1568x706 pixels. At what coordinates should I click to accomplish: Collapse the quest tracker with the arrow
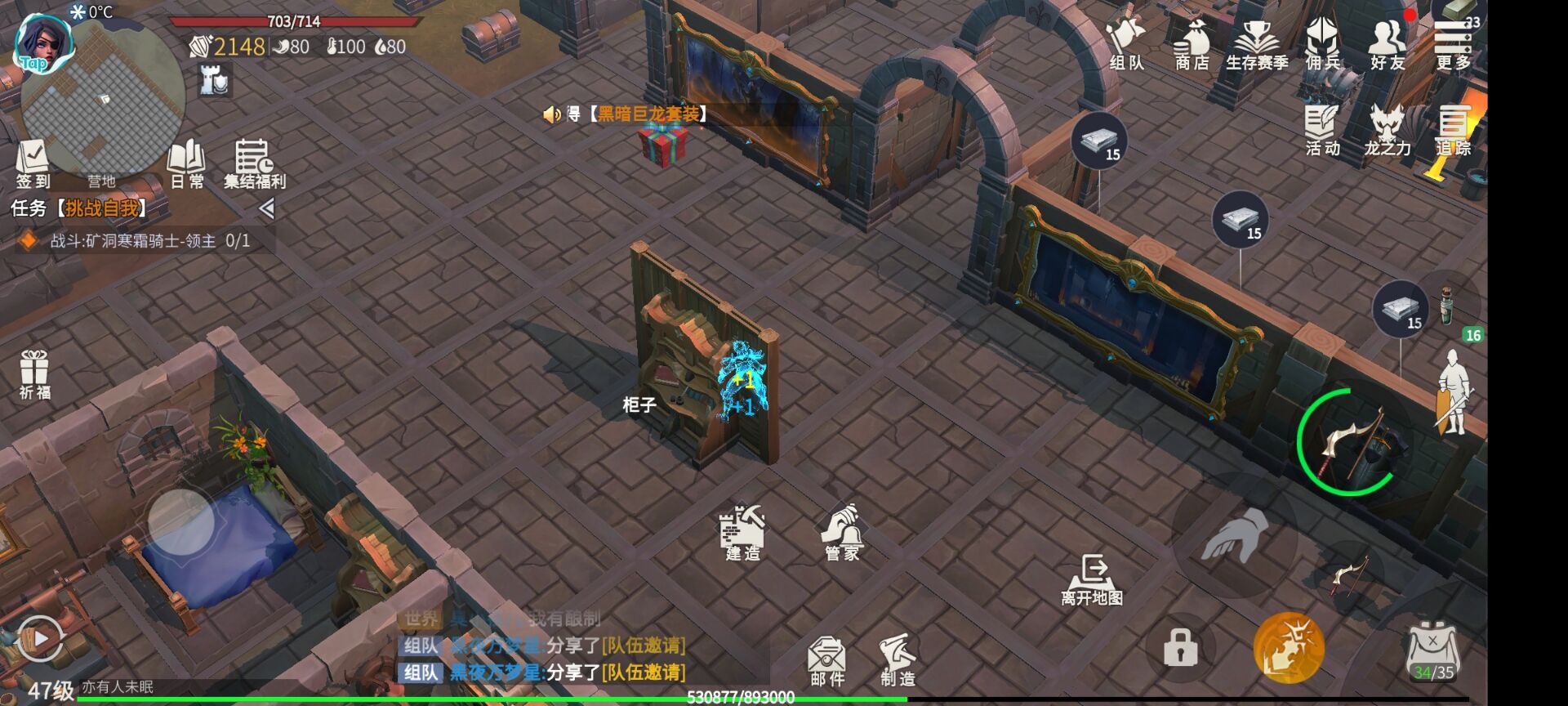pyautogui.click(x=266, y=209)
